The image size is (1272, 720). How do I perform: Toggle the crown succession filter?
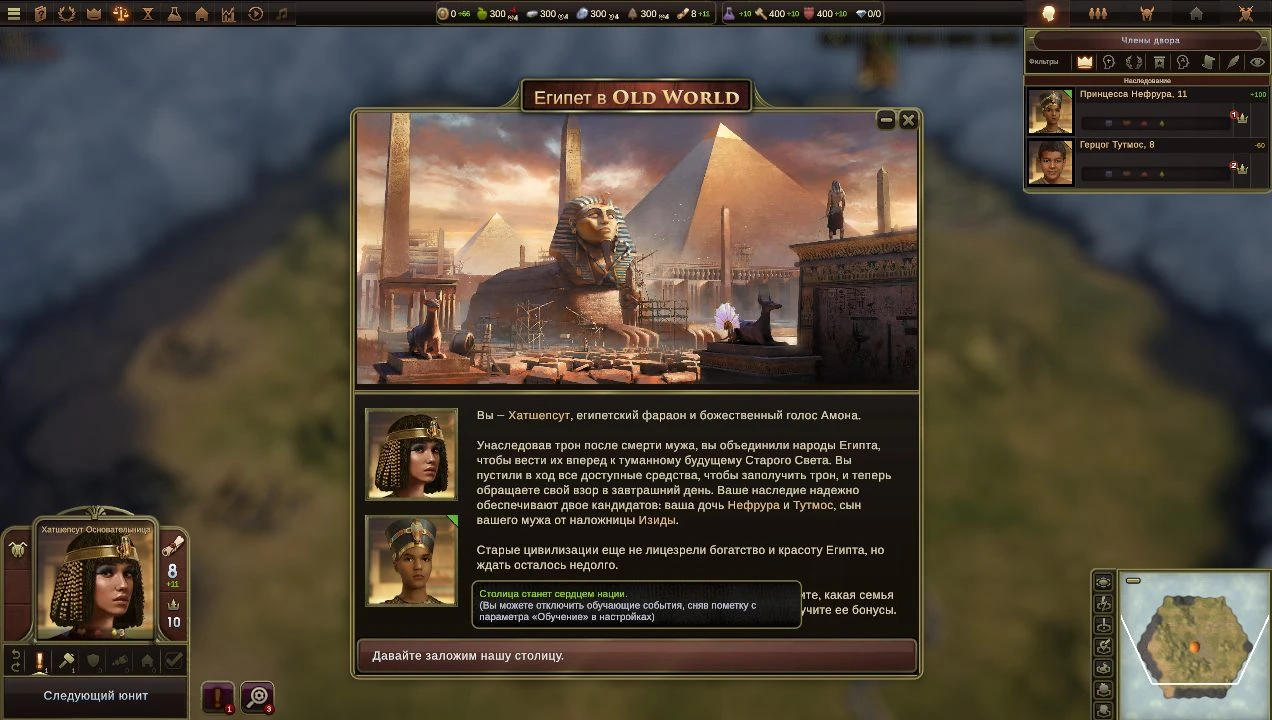point(1085,62)
